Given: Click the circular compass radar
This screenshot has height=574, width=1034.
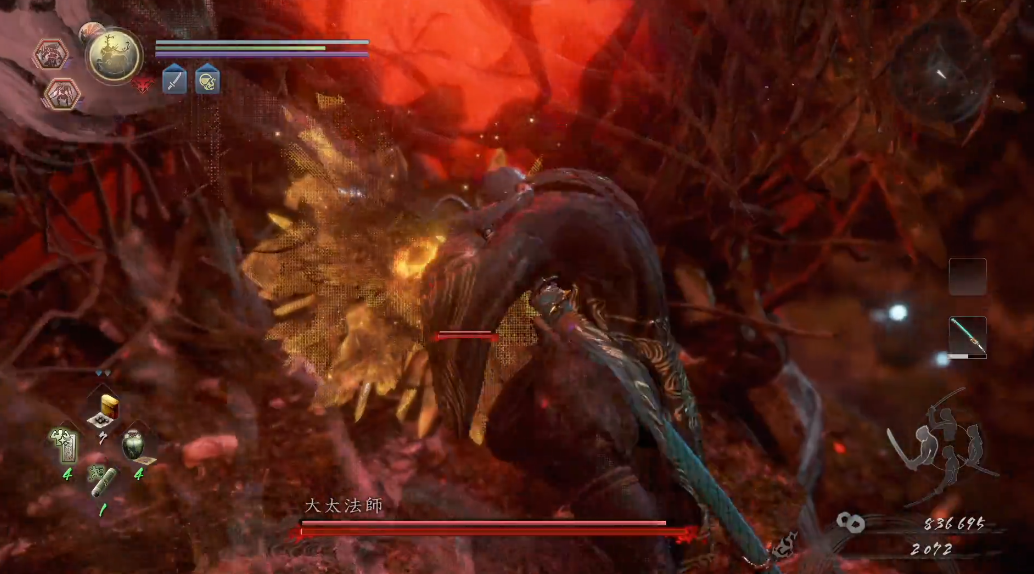Looking at the screenshot, I should (x=941, y=71).
